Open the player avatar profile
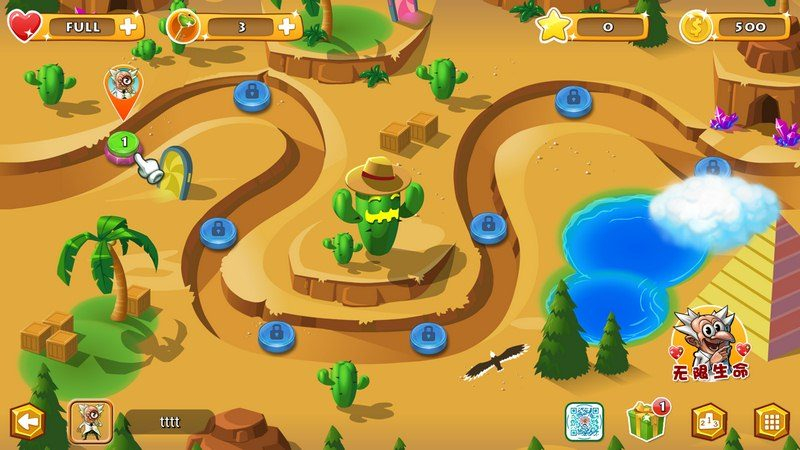Screen dimensions: 800x450 [x=90, y=422]
